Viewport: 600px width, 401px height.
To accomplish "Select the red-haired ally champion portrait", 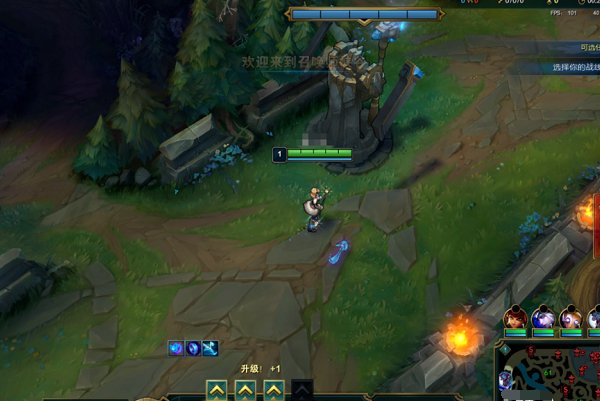I will [x=516, y=320].
